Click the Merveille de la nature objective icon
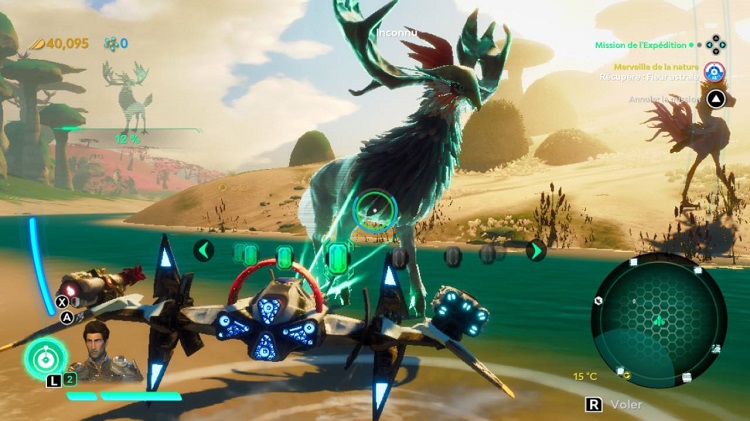The image size is (750, 421). [714, 71]
